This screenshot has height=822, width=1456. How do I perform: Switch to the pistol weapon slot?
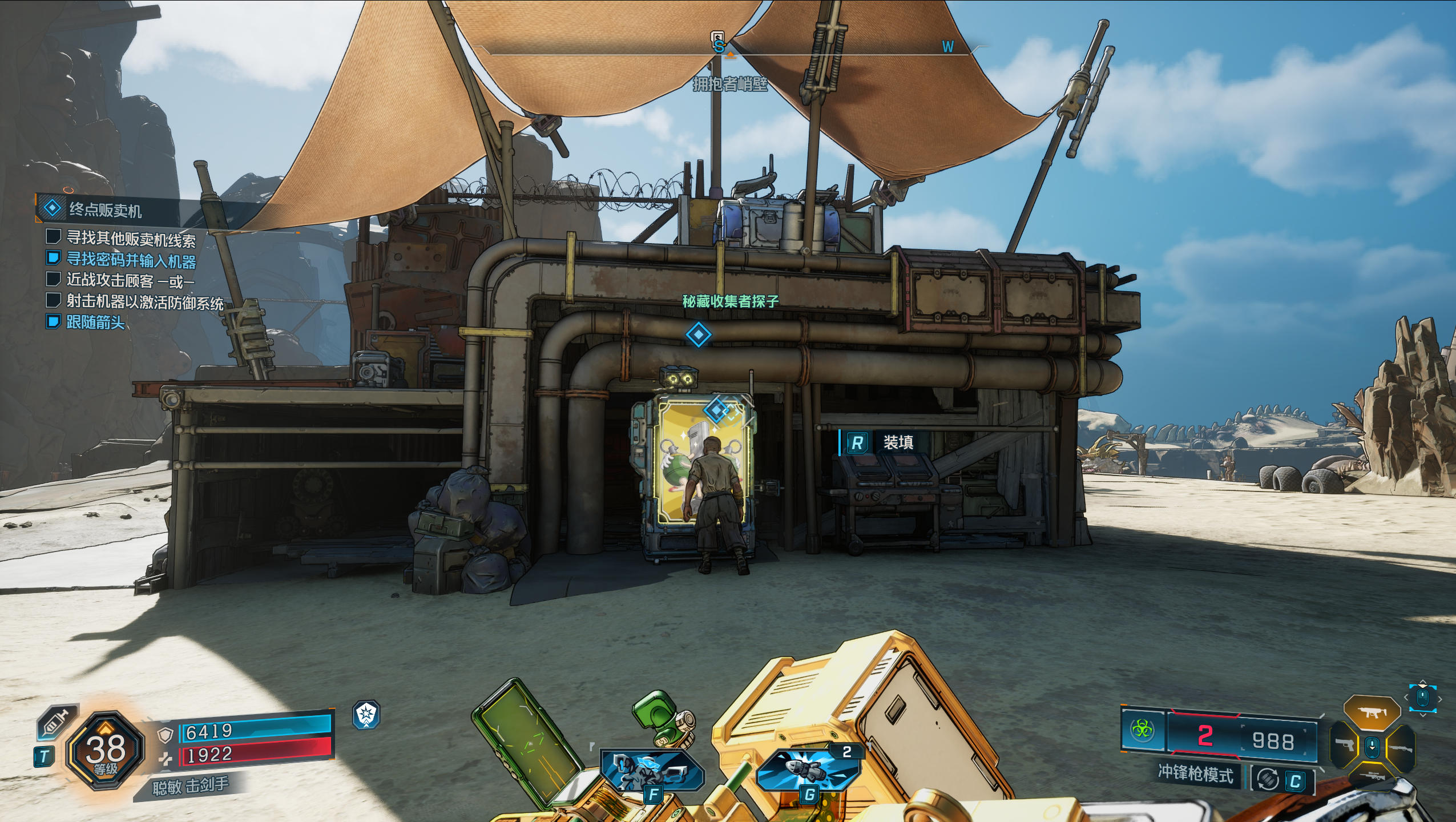1345,746
